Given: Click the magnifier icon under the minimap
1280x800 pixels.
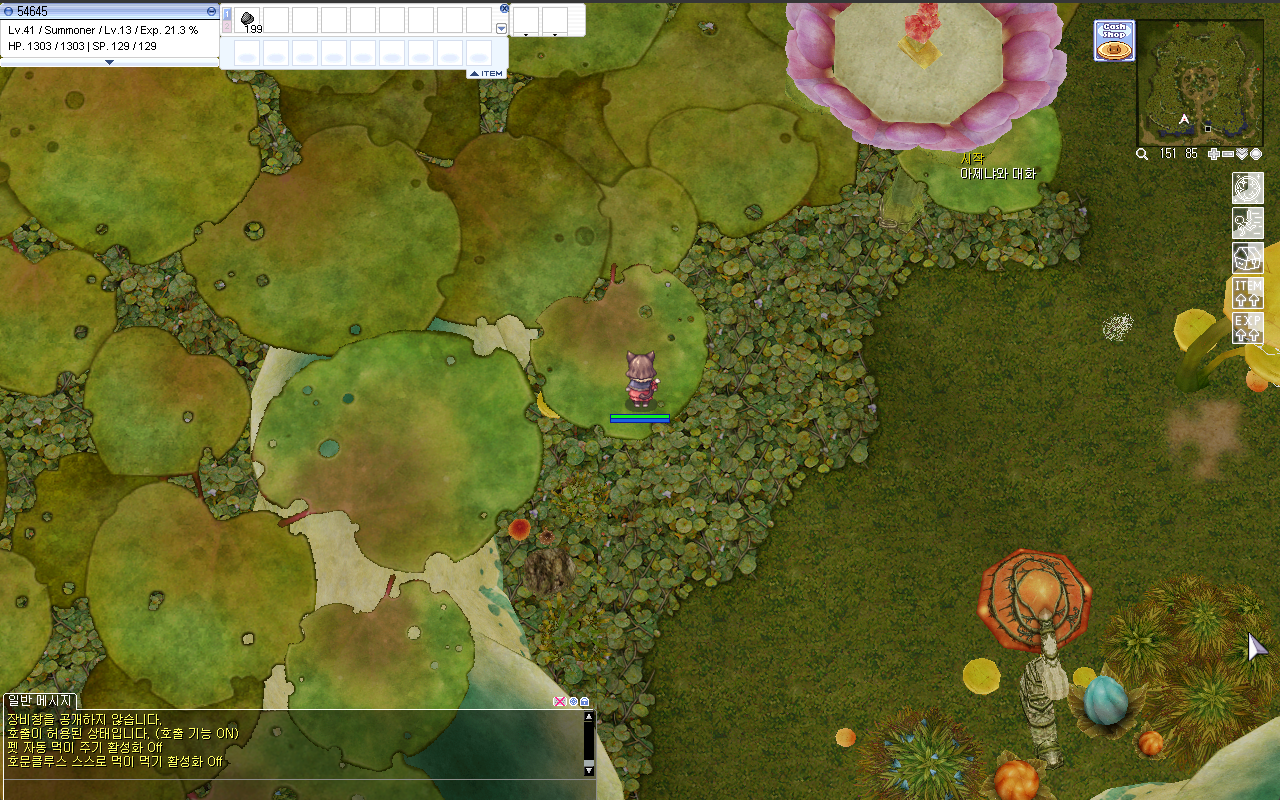Looking at the screenshot, I should pyautogui.click(x=1142, y=154).
